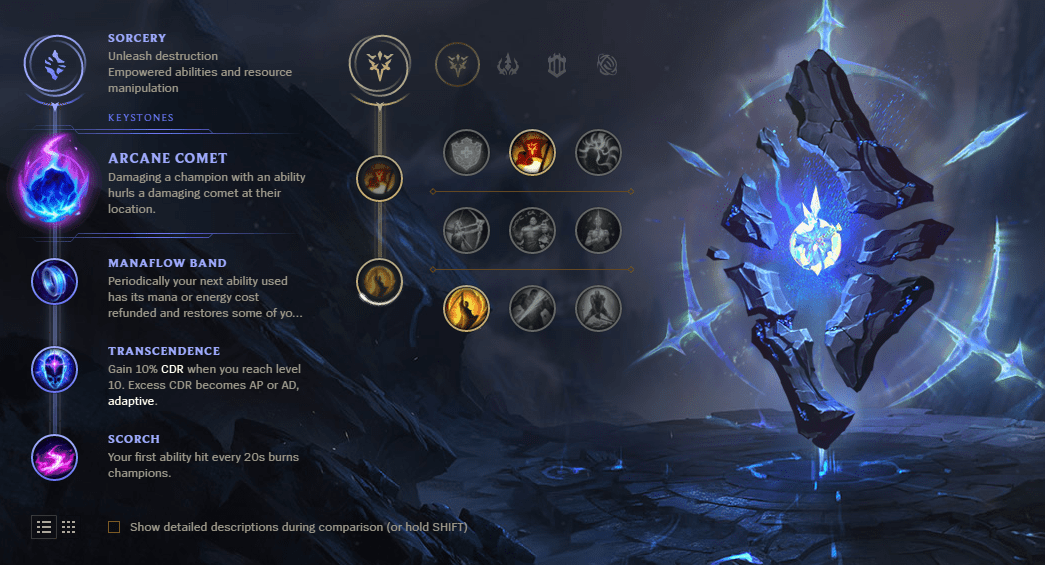
Task: Toggle detailed descriptions during comparison checkbox
Action: [x=114, y=527]
